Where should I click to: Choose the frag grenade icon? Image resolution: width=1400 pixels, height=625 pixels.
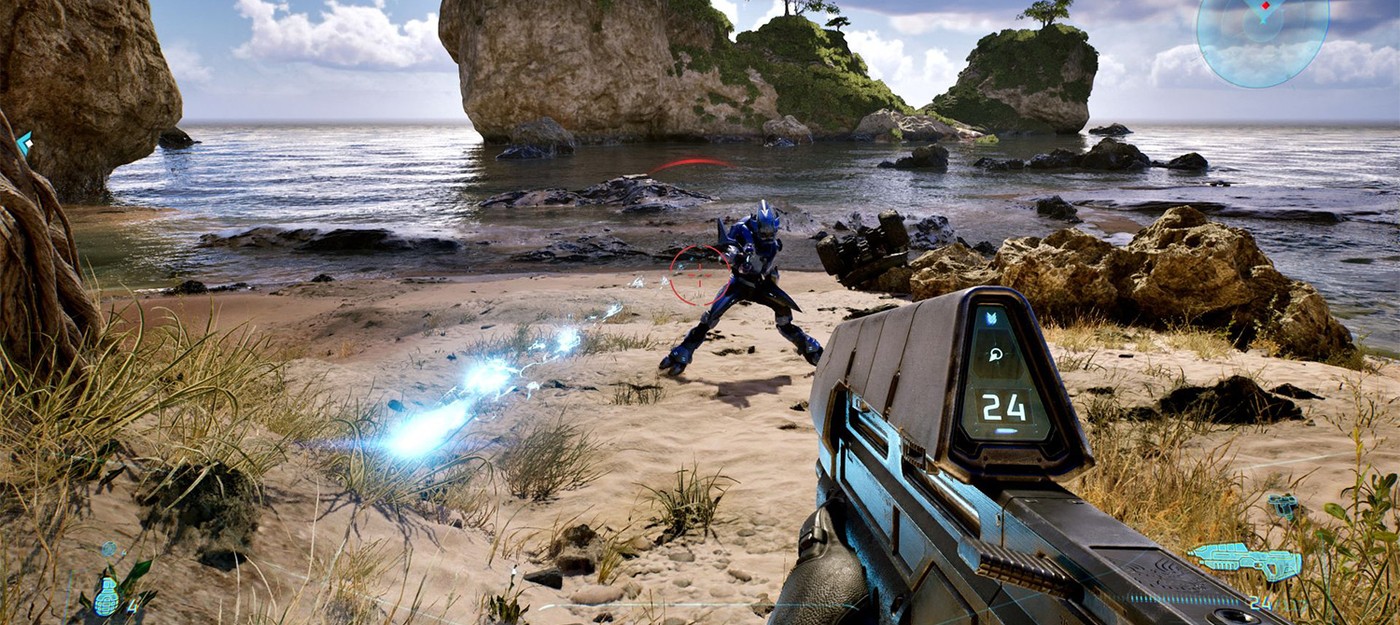[x=106, y=597]
